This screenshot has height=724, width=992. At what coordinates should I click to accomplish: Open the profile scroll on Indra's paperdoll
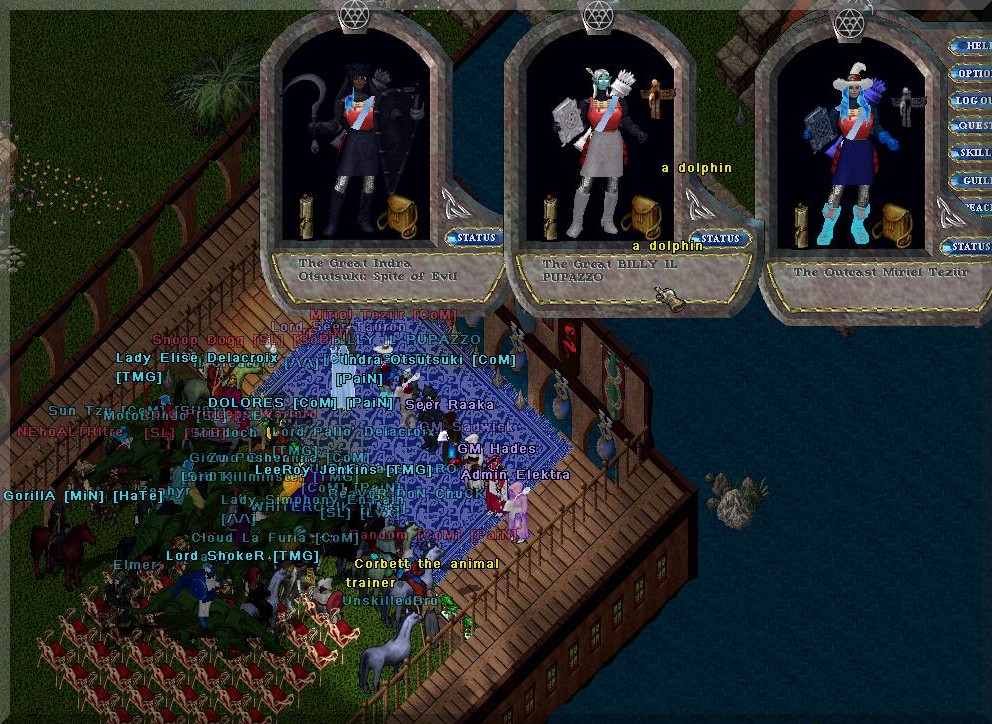point(307,216)
